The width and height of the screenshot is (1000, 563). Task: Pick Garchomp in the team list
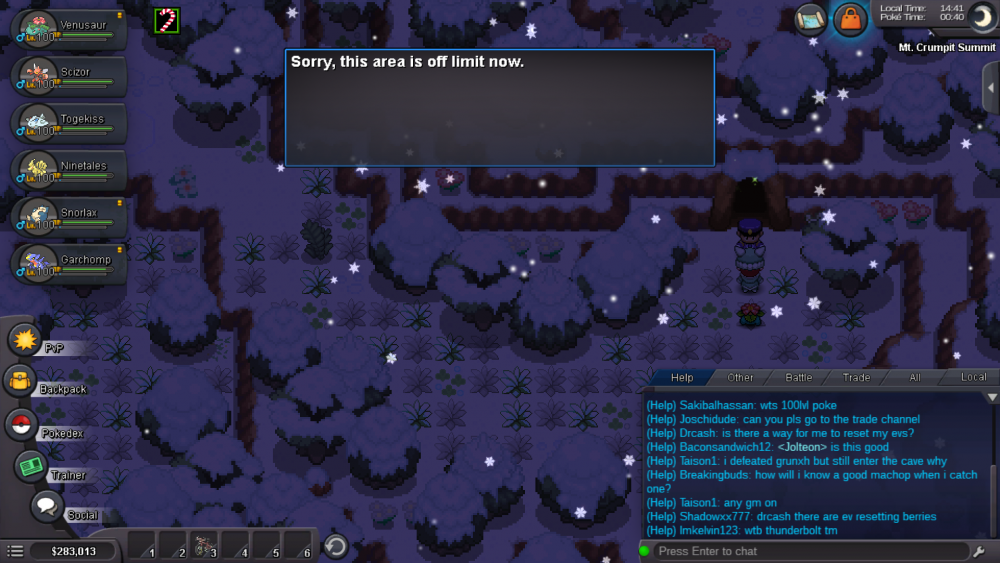click(x=68, y=265)
